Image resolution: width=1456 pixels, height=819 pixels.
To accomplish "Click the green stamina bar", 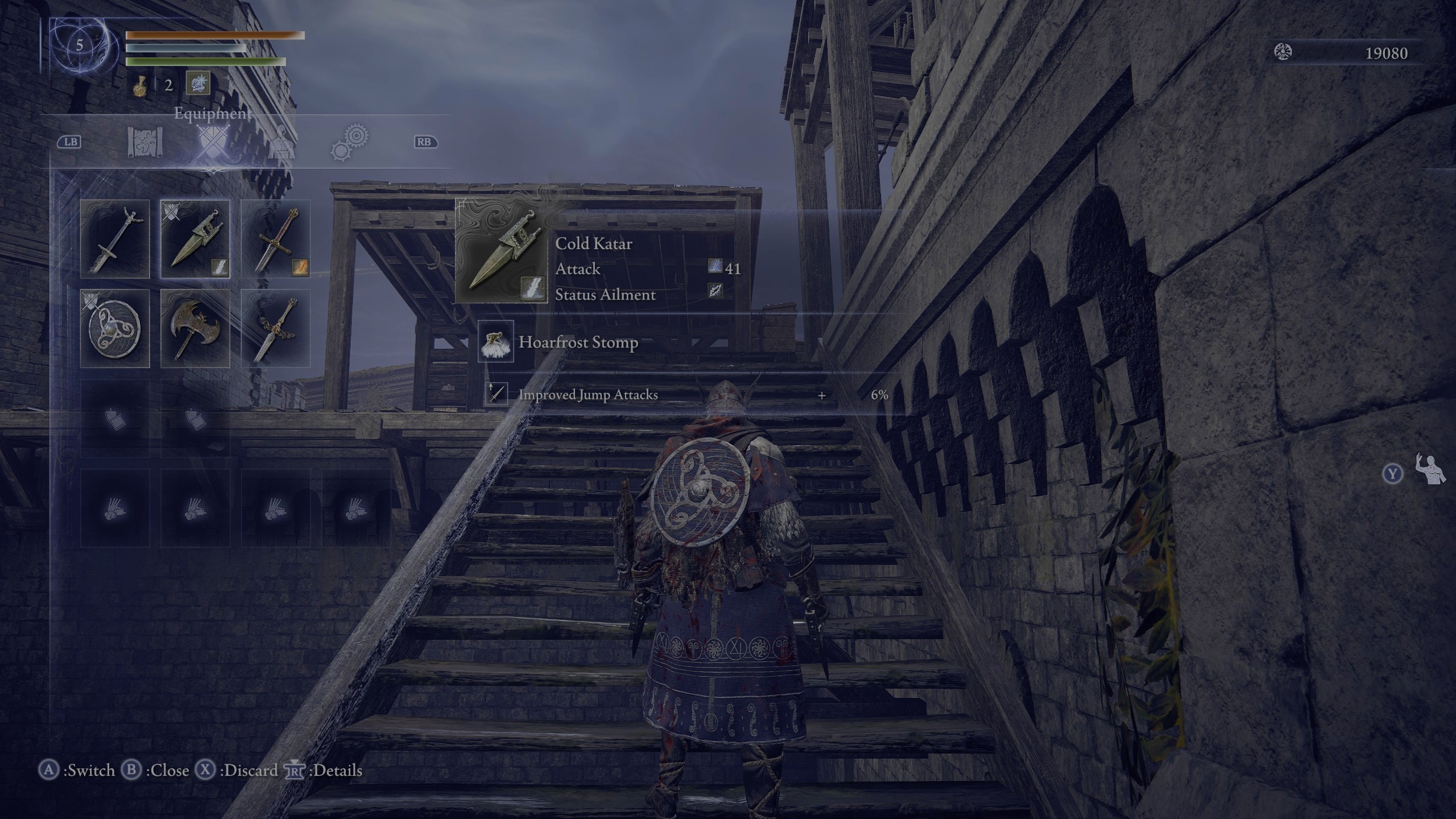I will pos(202,61).
